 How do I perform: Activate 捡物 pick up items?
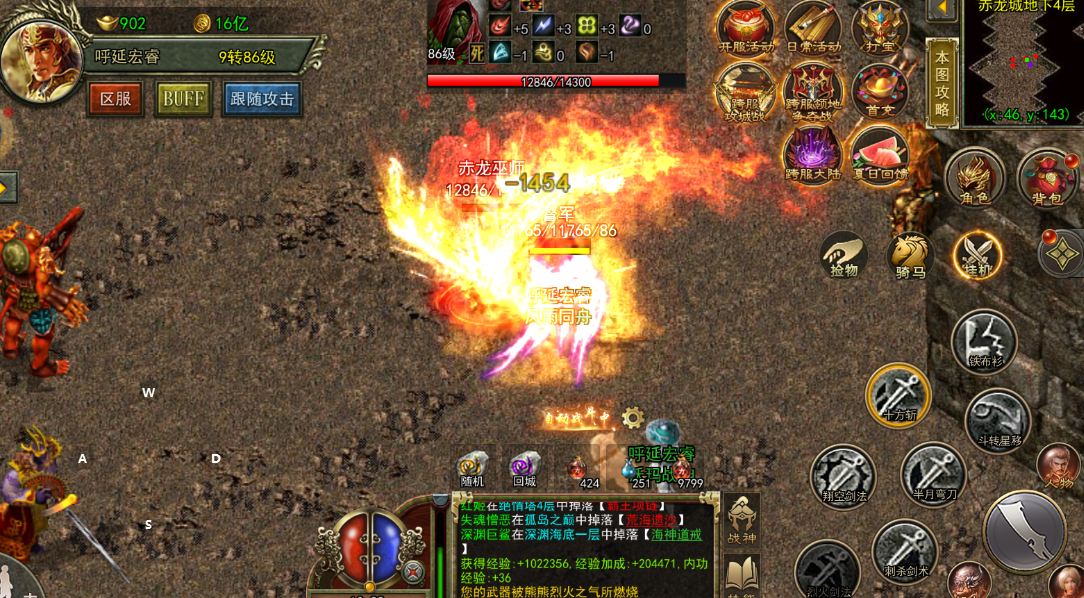click(843, 254)
